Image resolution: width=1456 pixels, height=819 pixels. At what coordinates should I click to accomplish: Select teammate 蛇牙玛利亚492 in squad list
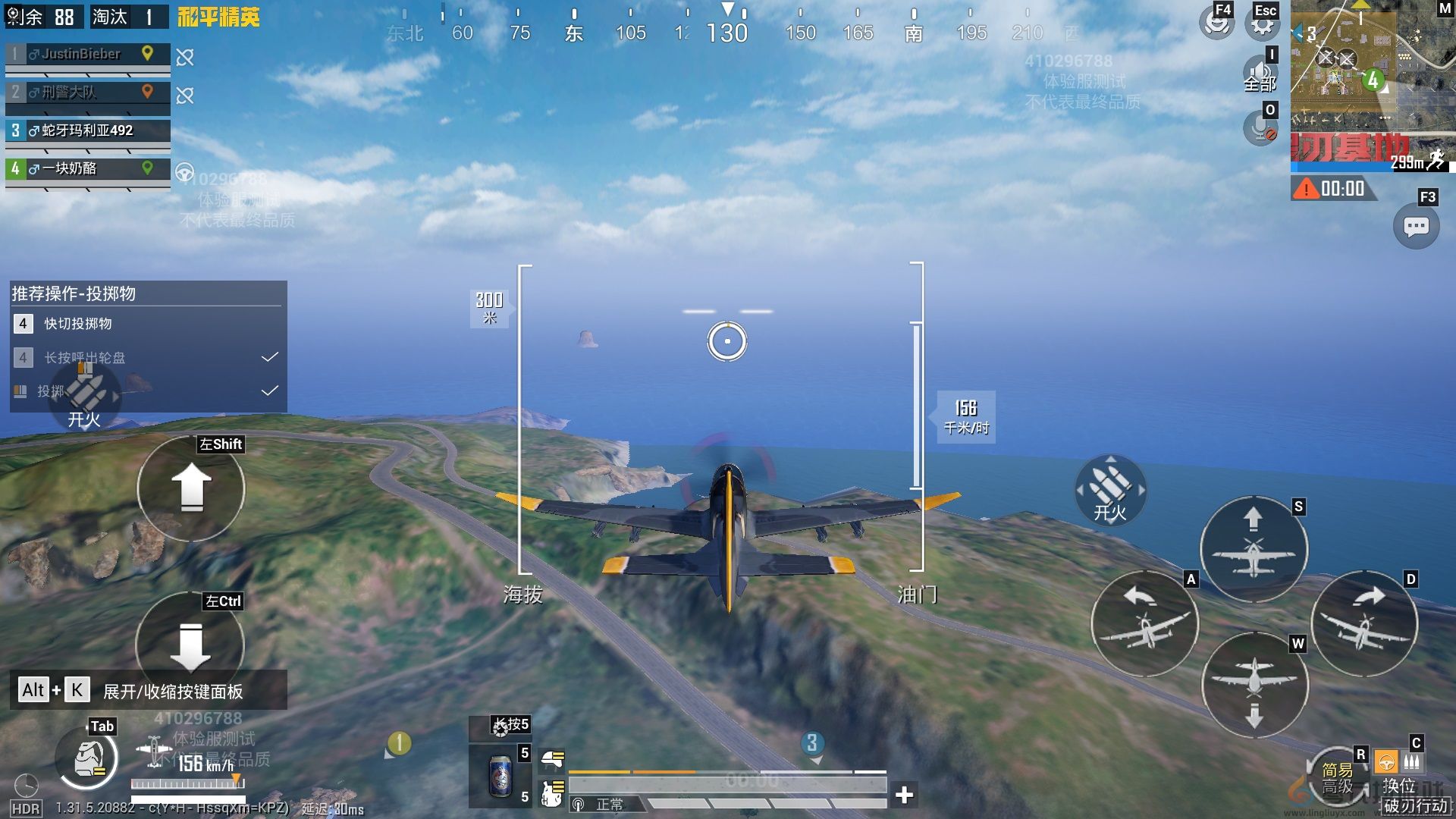point(87,130)
